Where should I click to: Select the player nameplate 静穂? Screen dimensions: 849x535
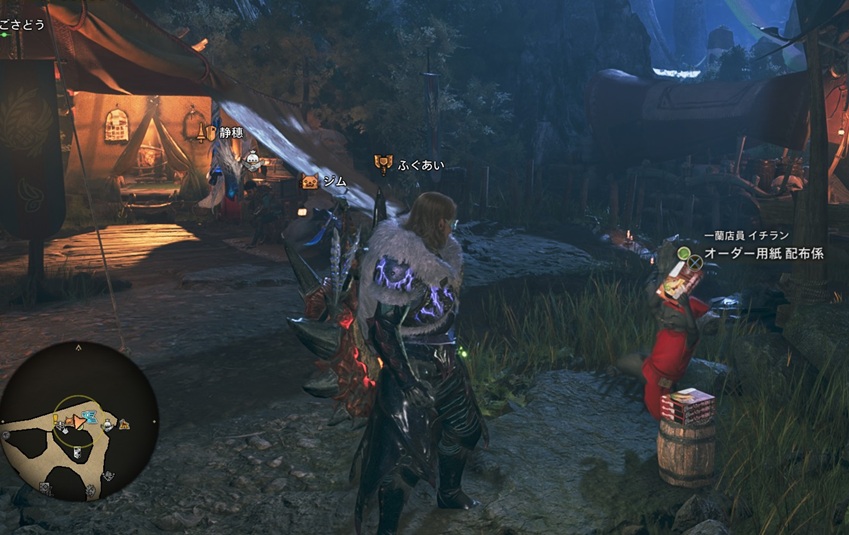coord(230,132)
